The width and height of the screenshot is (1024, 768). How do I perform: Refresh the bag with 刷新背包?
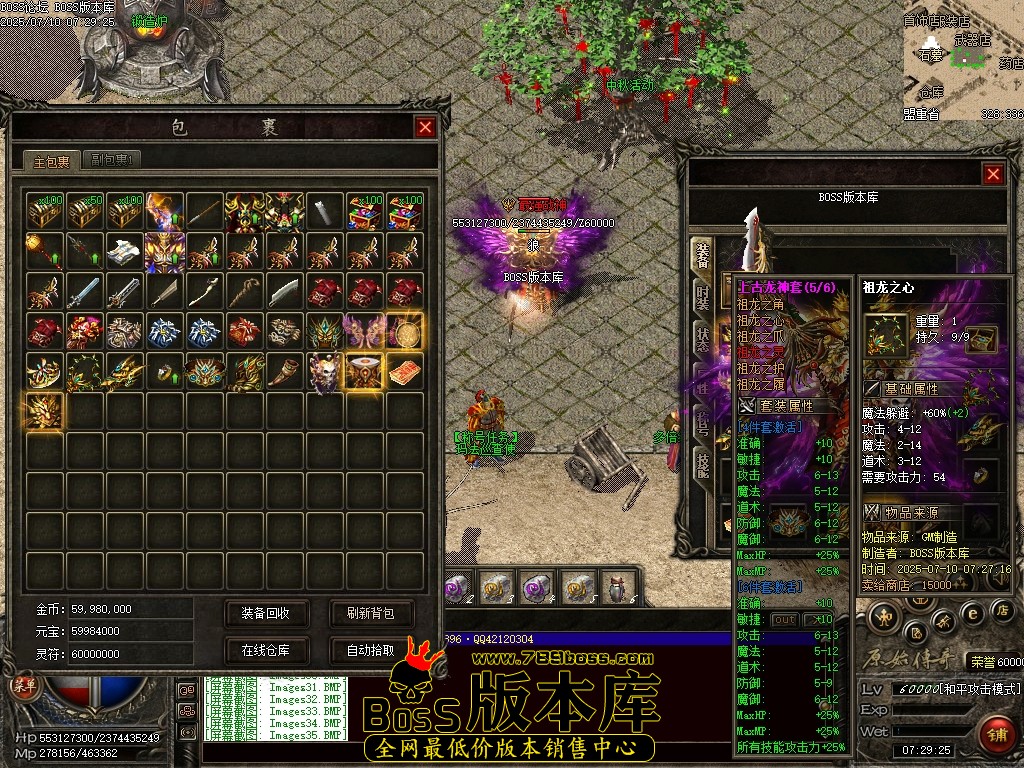coord(370,613)
